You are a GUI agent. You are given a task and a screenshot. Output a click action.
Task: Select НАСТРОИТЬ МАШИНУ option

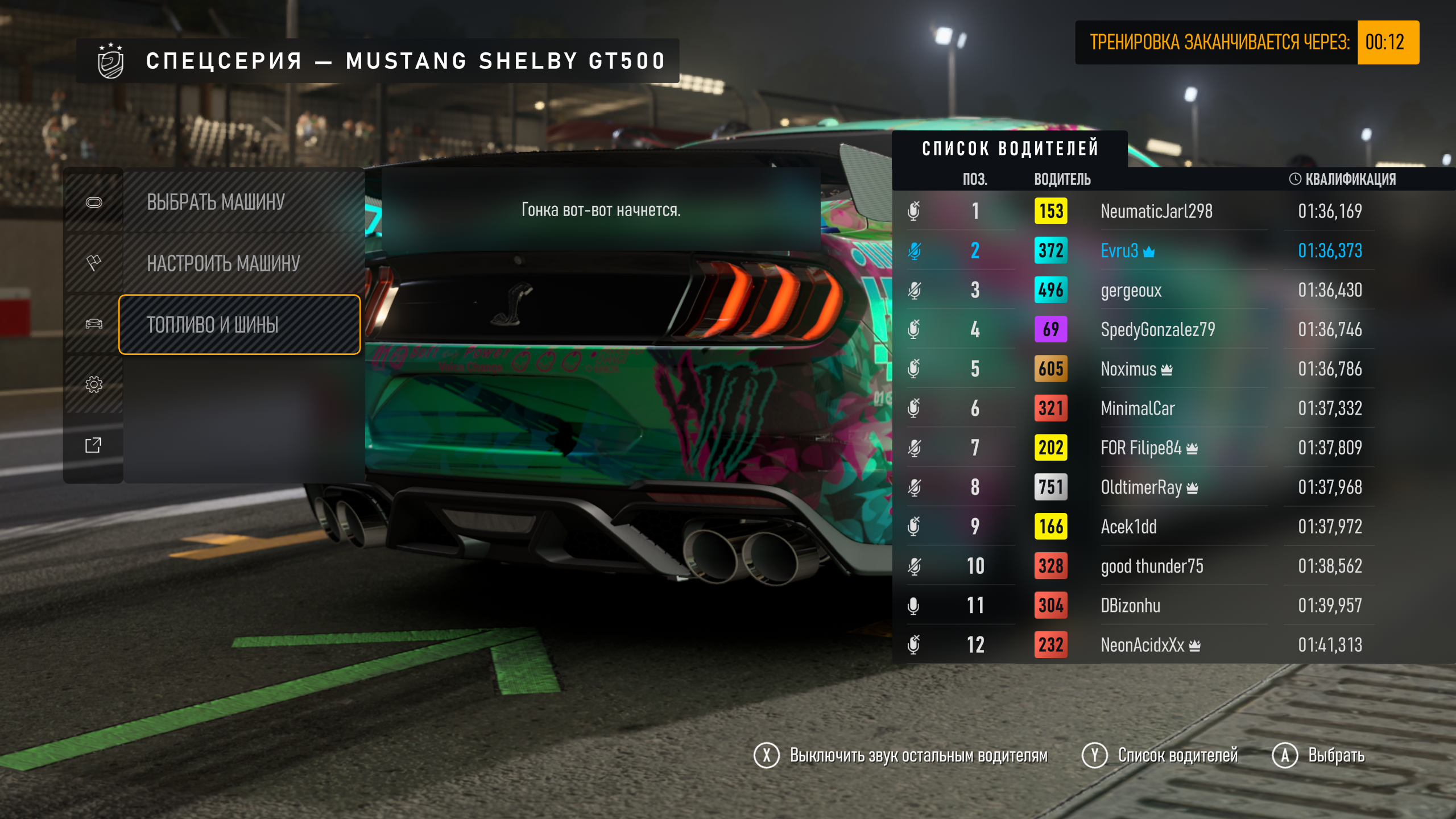223,263
